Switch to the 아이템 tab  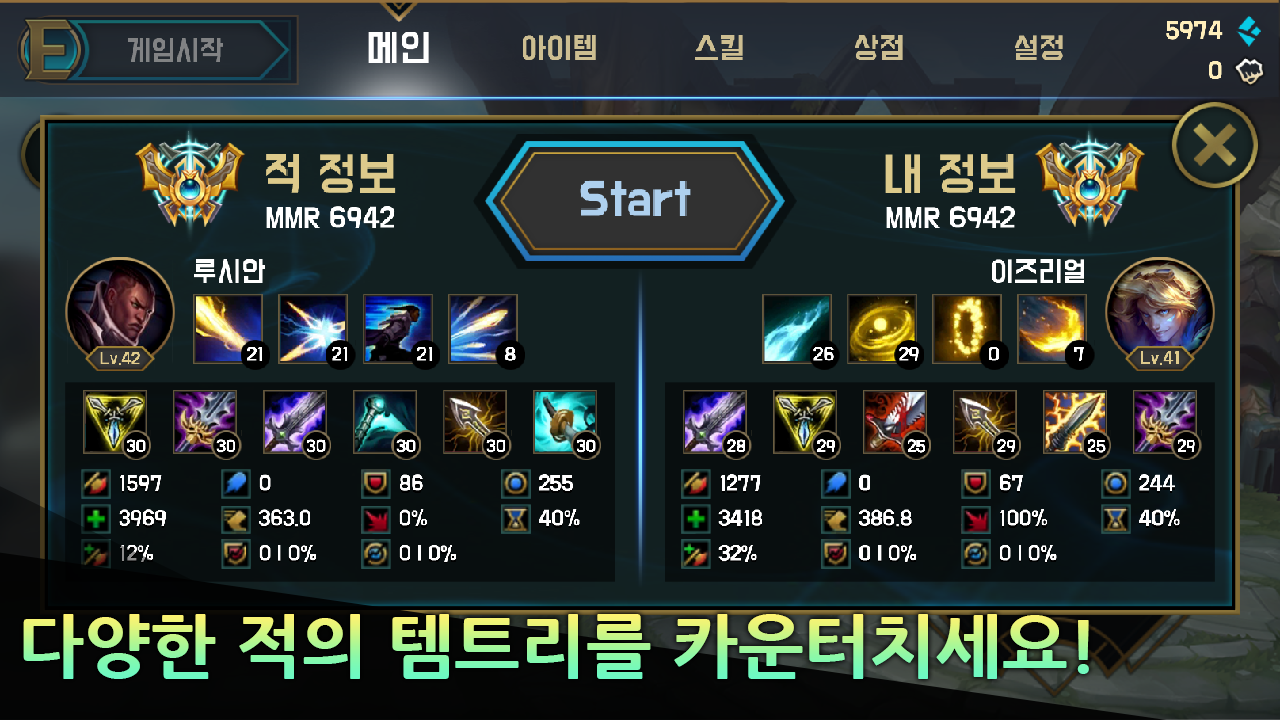(x=561, y=47)
